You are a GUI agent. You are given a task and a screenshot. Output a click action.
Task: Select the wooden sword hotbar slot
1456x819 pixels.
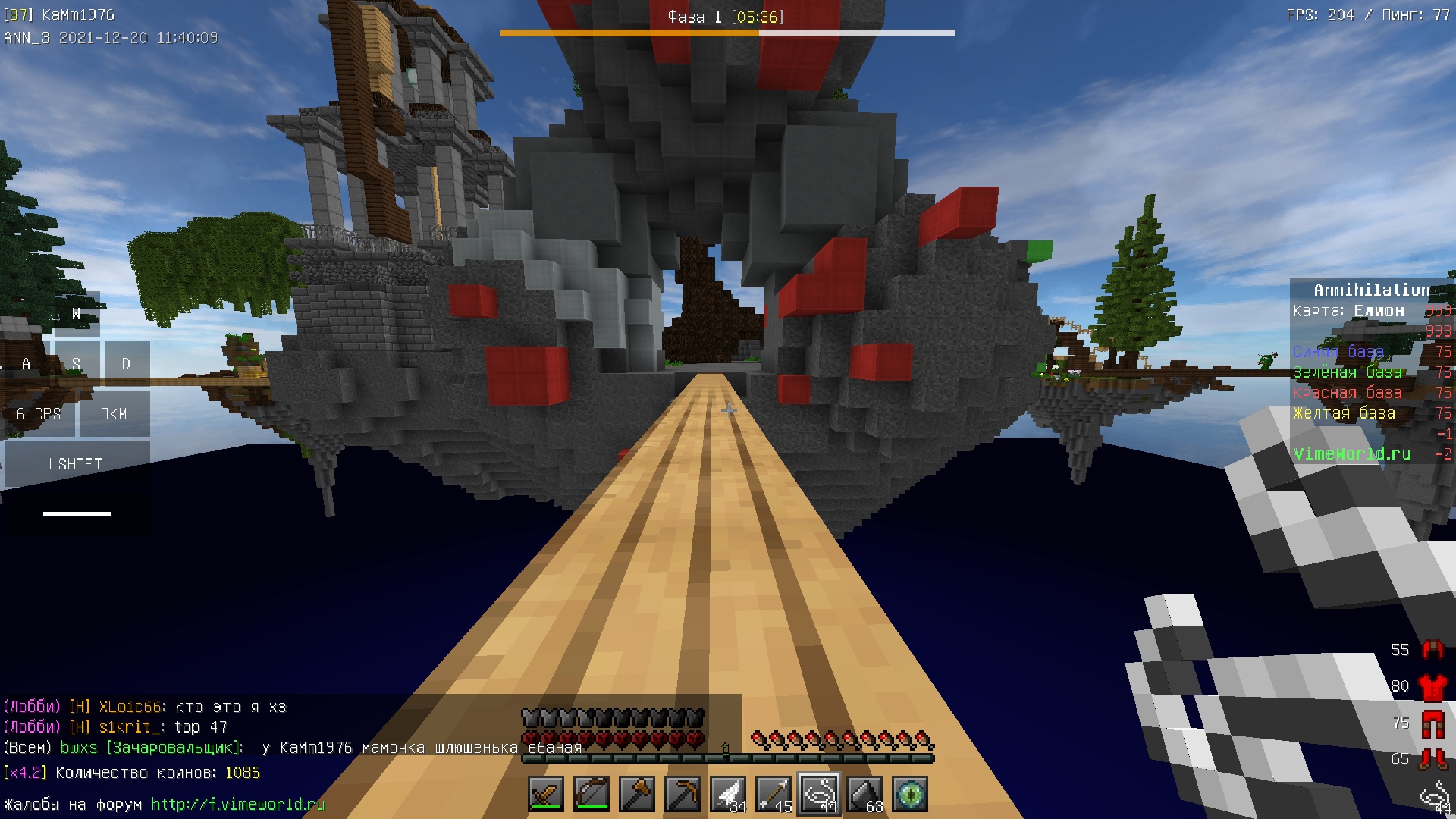546,794
